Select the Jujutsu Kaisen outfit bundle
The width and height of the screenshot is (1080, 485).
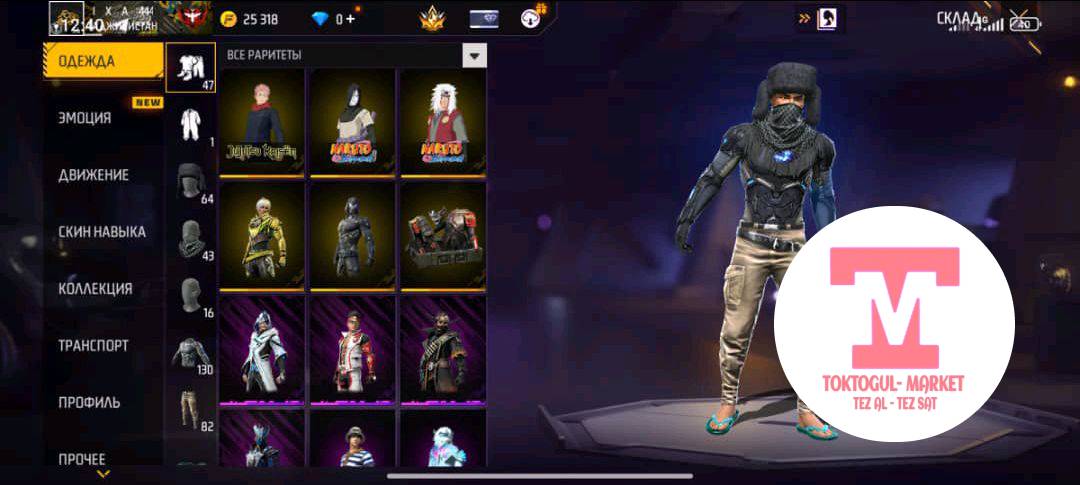coord(261,123)
